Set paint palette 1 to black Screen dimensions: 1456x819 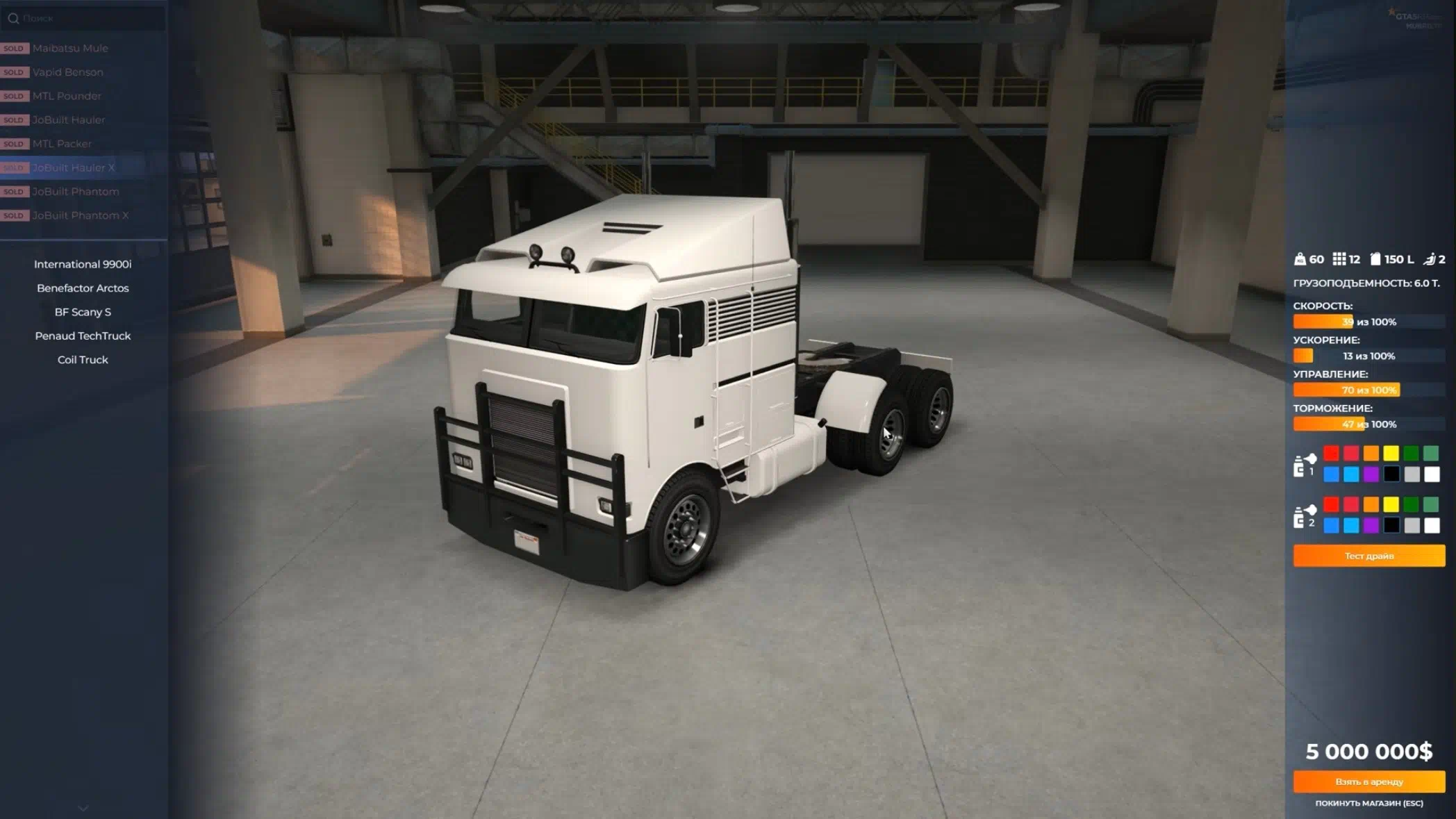(x=1391, y=474)
